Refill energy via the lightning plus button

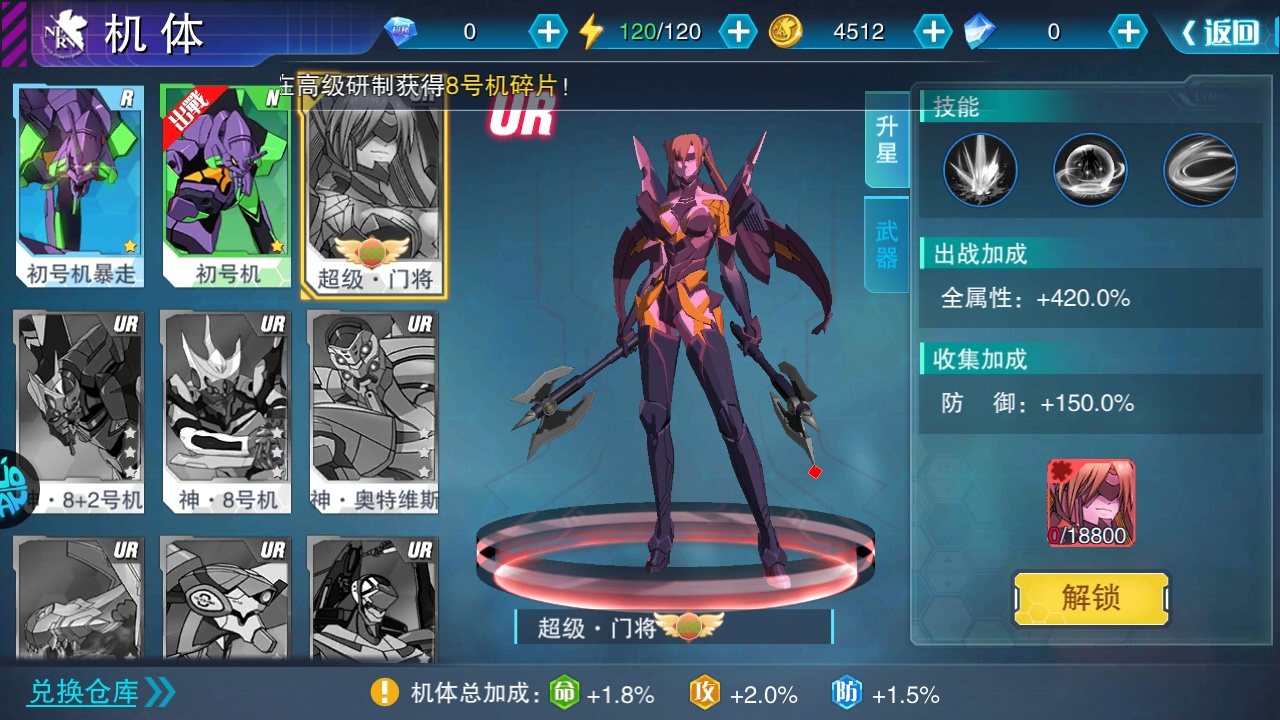tap(738, 32)
